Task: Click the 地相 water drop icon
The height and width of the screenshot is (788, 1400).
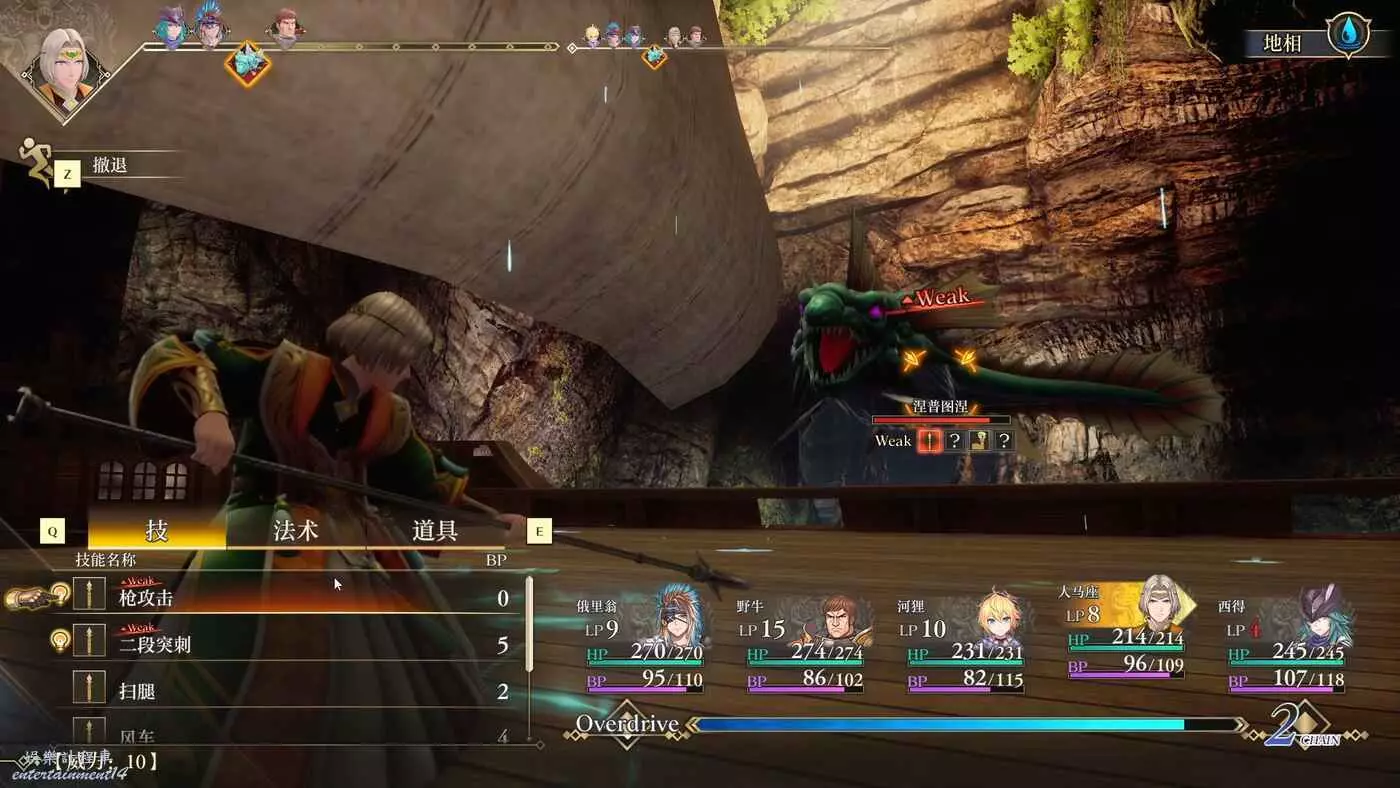Action: click(1347, 32)
